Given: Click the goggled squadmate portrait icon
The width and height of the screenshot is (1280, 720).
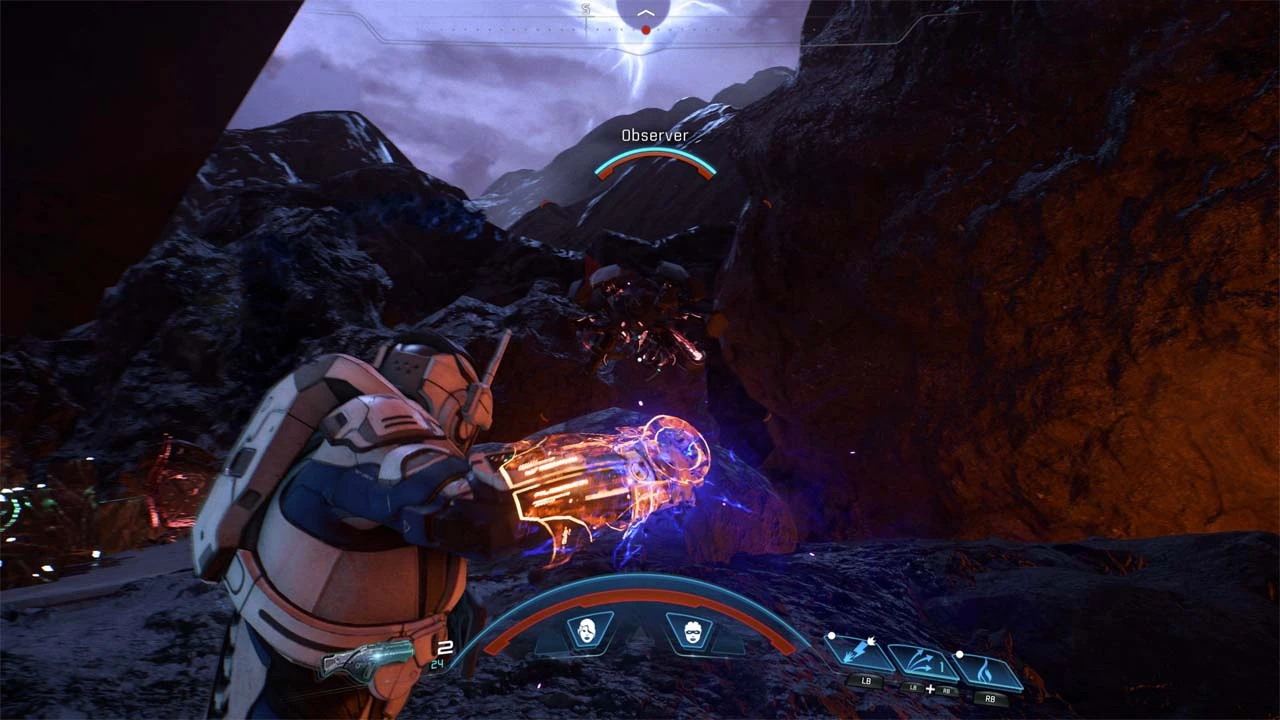Looking at the screenshot, I should coord(692,633).
